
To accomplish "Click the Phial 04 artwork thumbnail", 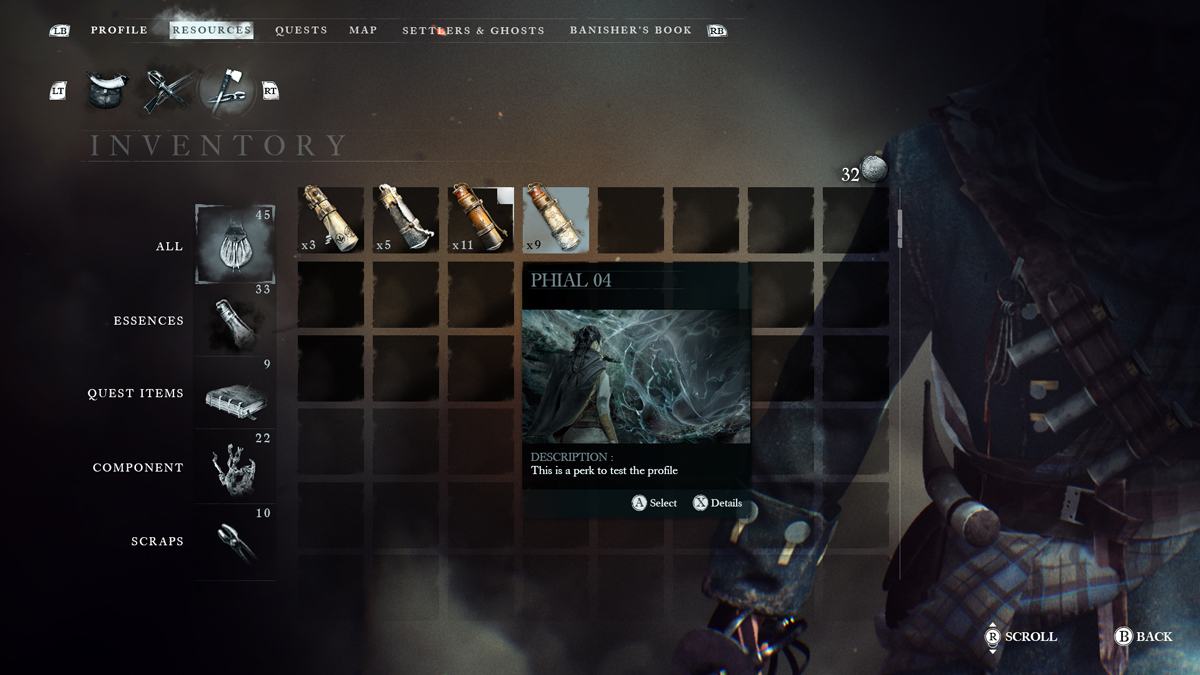I will [x=636, y=376].
